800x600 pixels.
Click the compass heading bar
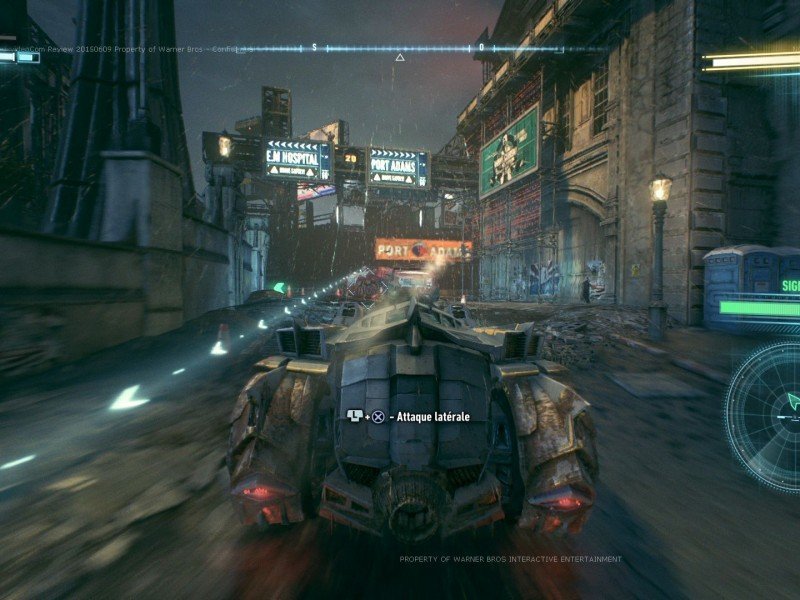pos(400,47)
